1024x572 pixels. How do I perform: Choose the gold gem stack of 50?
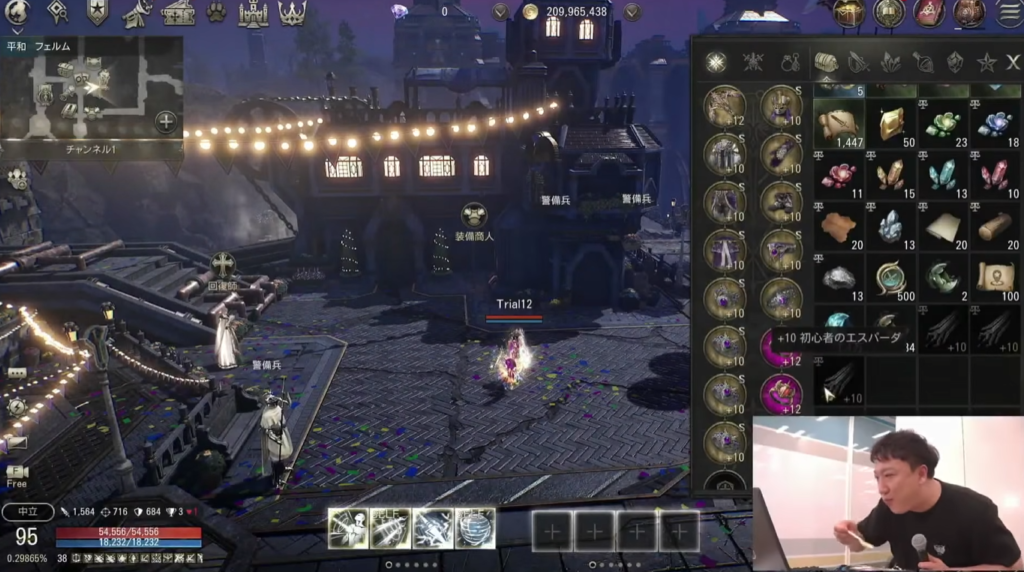pyautogui.click(x=891, y=124)
